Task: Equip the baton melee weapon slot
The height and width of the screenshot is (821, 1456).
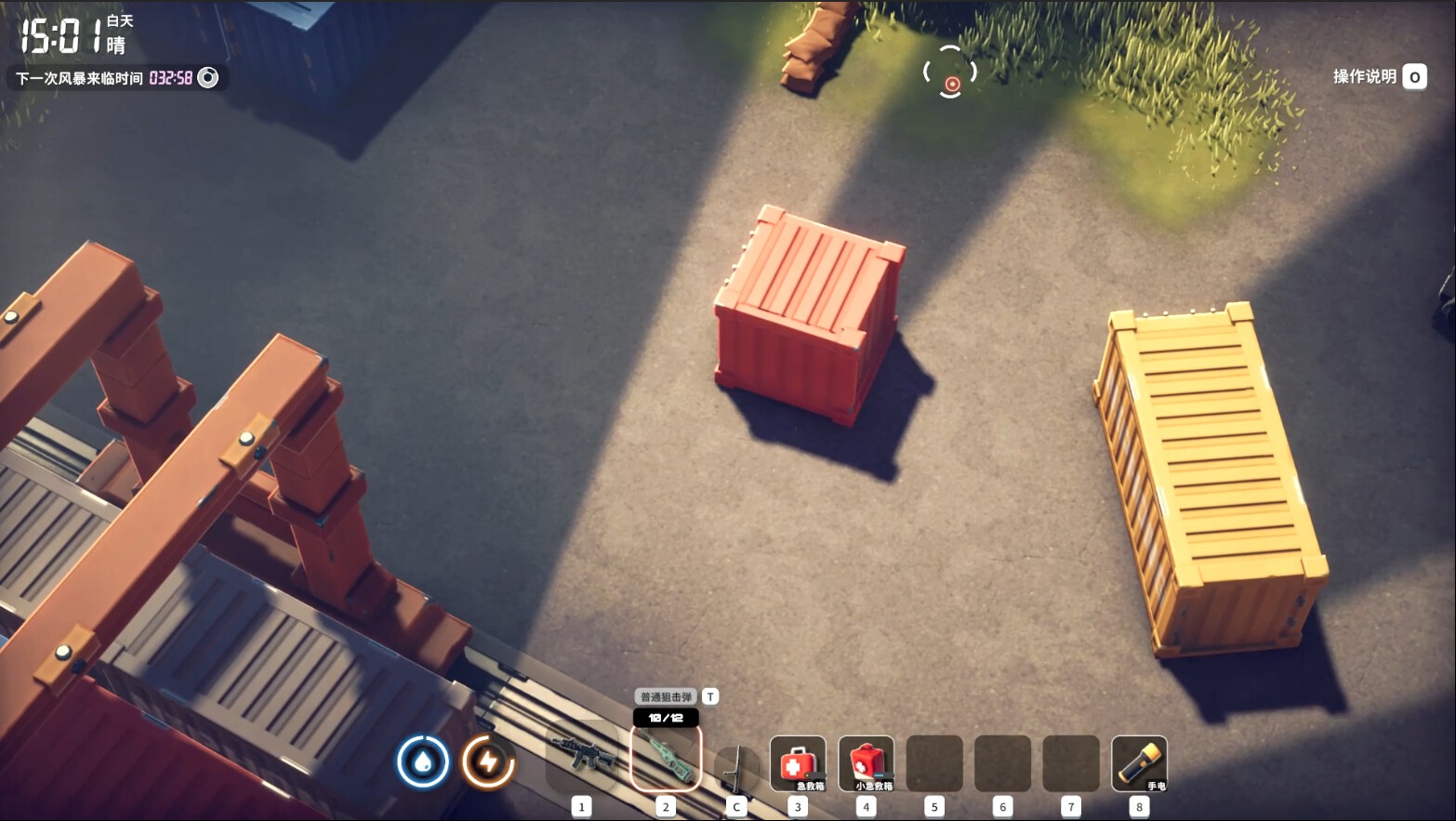Action: (736, 766)
